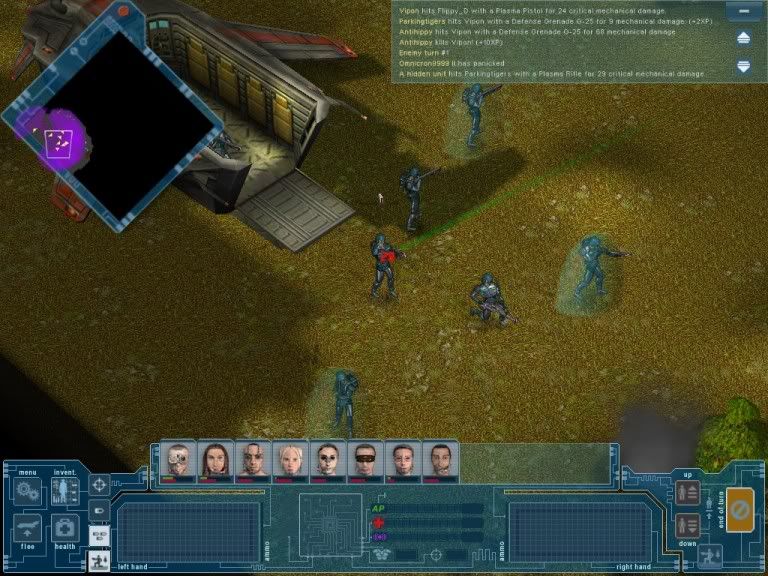Pick the soldier portrait wearing dark visor
This screenshot has width=768, height=576.
(364, 460)
